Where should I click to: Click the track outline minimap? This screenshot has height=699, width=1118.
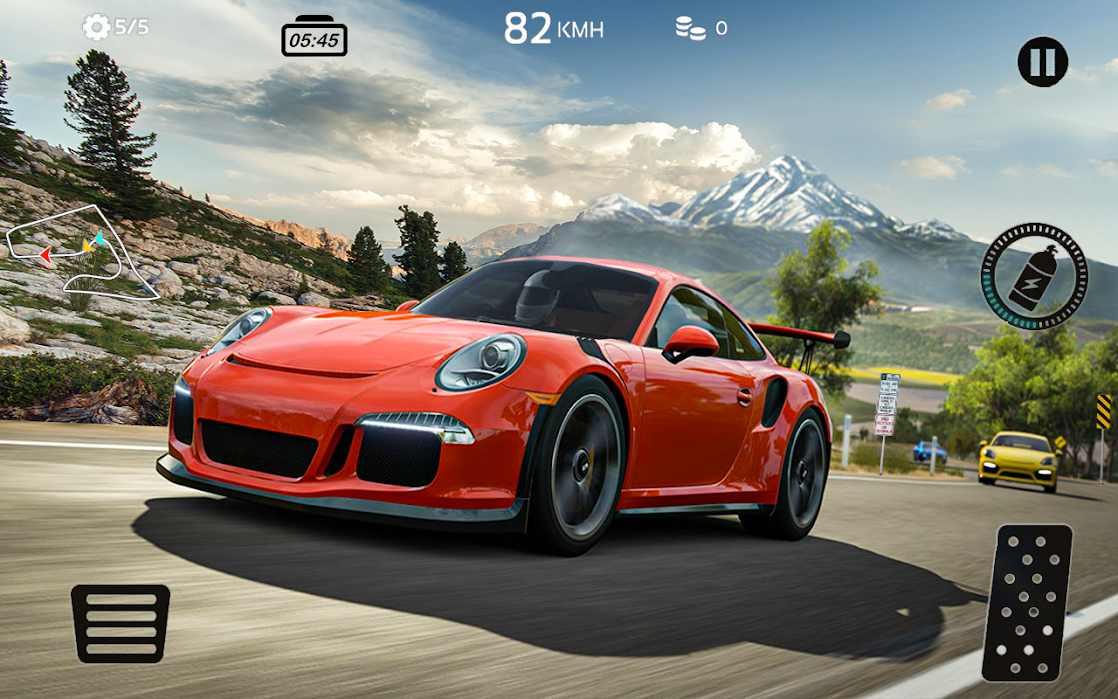click(x=82, y=252)
